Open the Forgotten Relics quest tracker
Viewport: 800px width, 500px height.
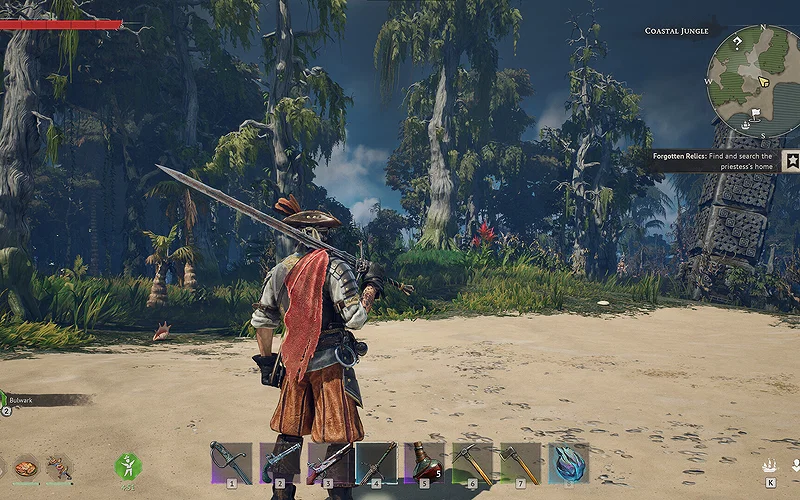[x=713, y=162]
